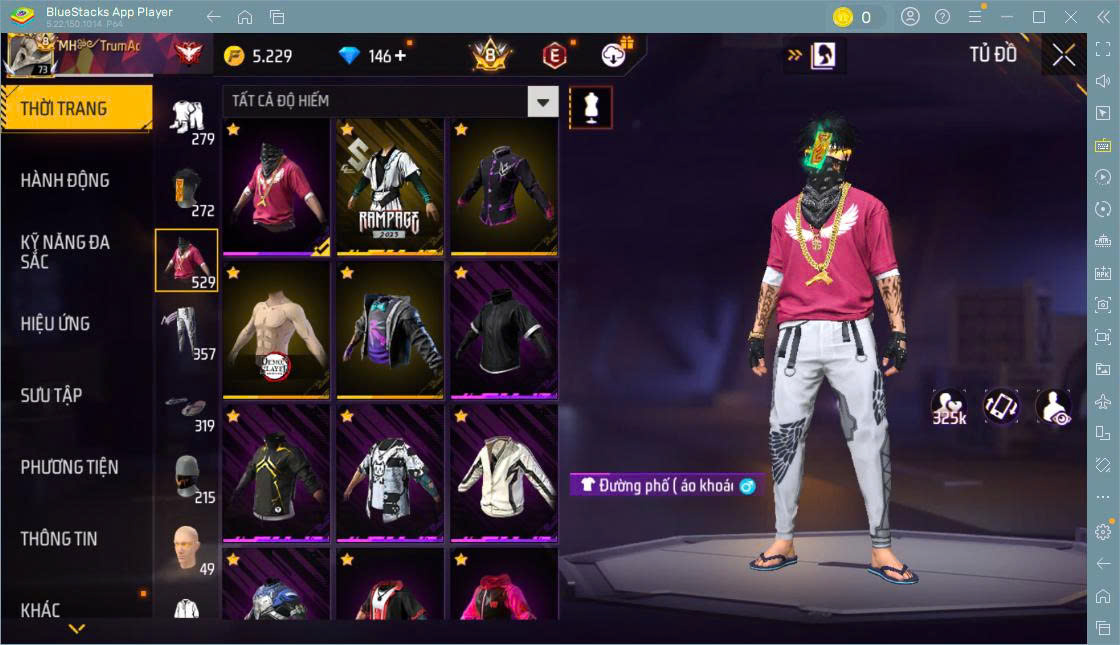Show the PHƯƠNG TIỆN category
Viewport: 1120px width, 645px height.
click(x=70, y=467)
